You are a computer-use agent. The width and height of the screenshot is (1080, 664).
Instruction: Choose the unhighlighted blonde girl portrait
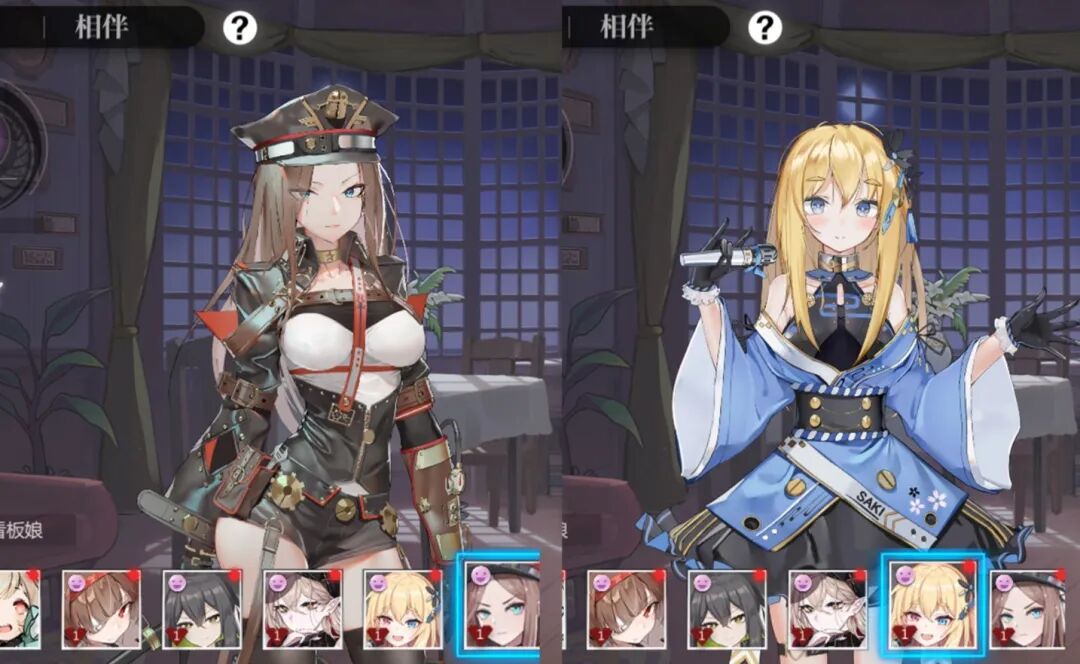402,609
